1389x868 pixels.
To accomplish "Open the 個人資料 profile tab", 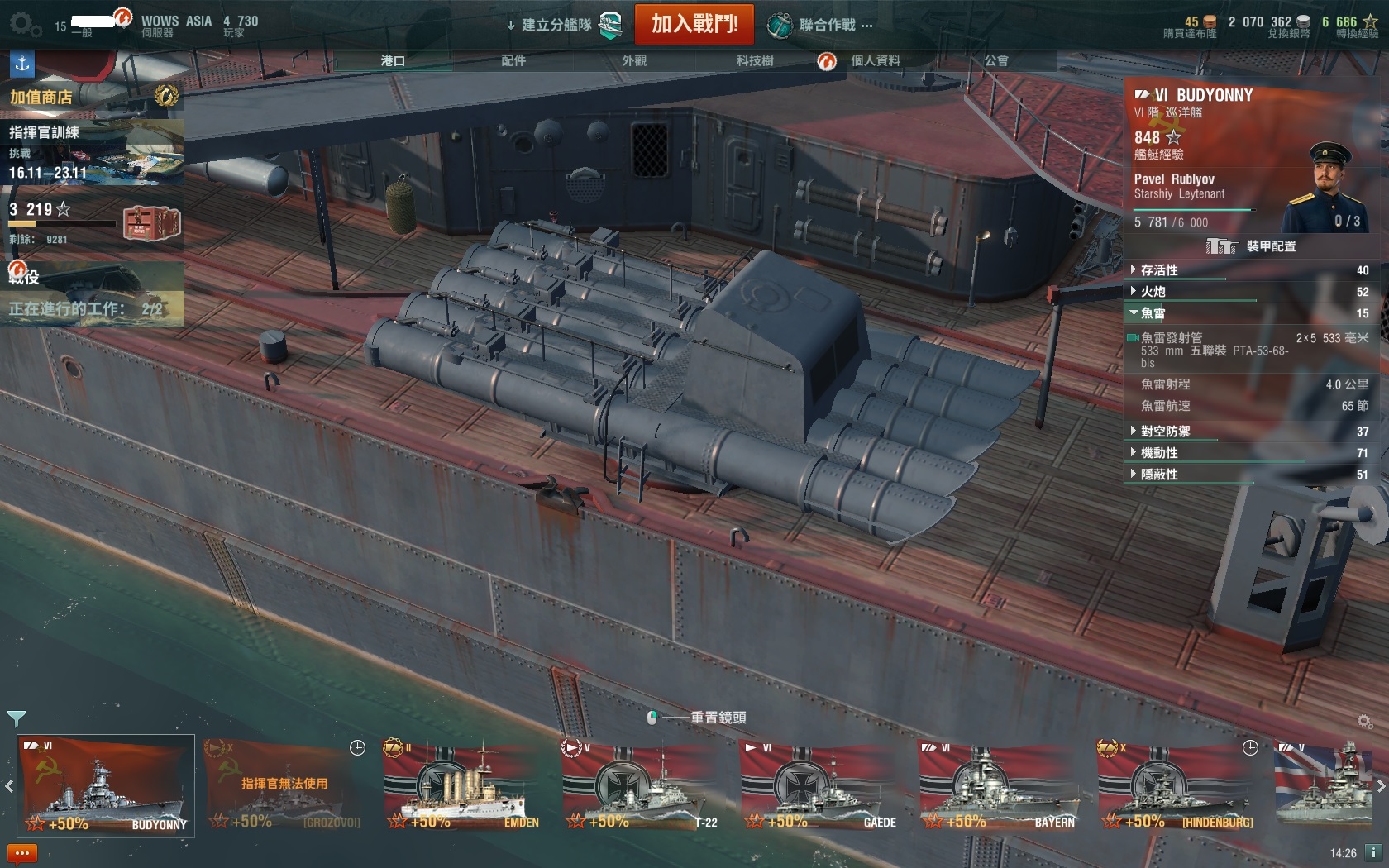I will tap(875, 60).
